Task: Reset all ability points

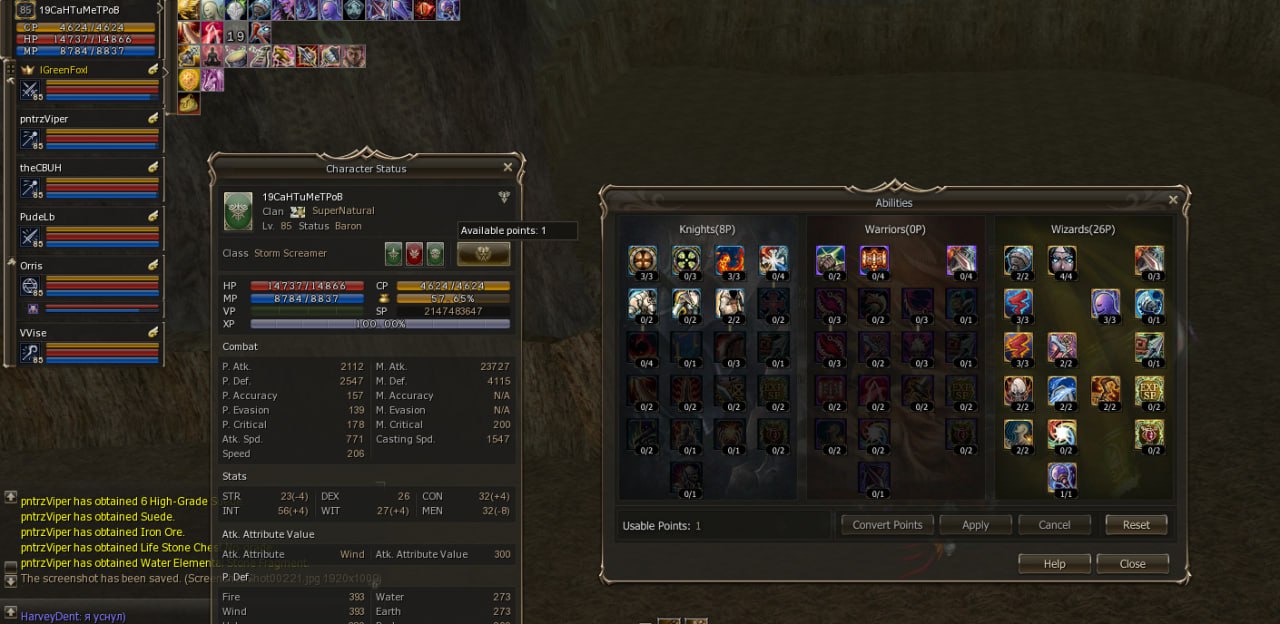Action: coord(1136,525)
